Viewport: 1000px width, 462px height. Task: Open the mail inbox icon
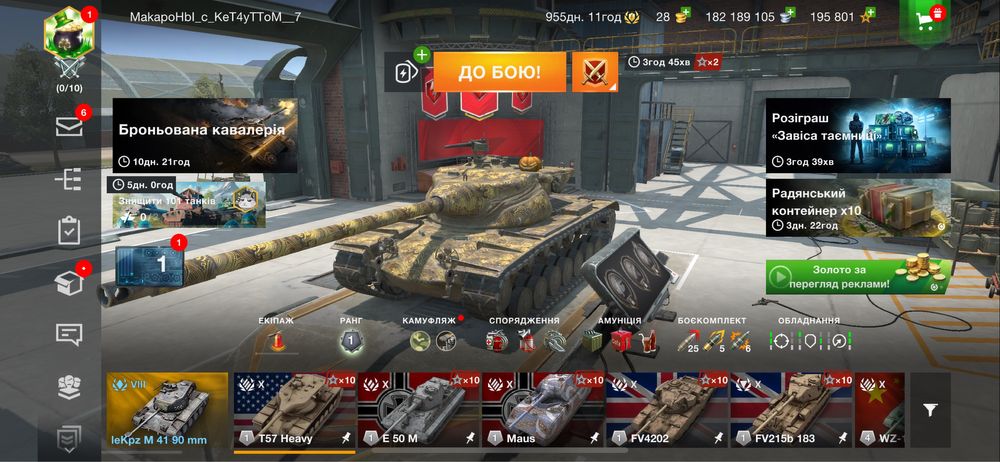(x=68, y=126)
